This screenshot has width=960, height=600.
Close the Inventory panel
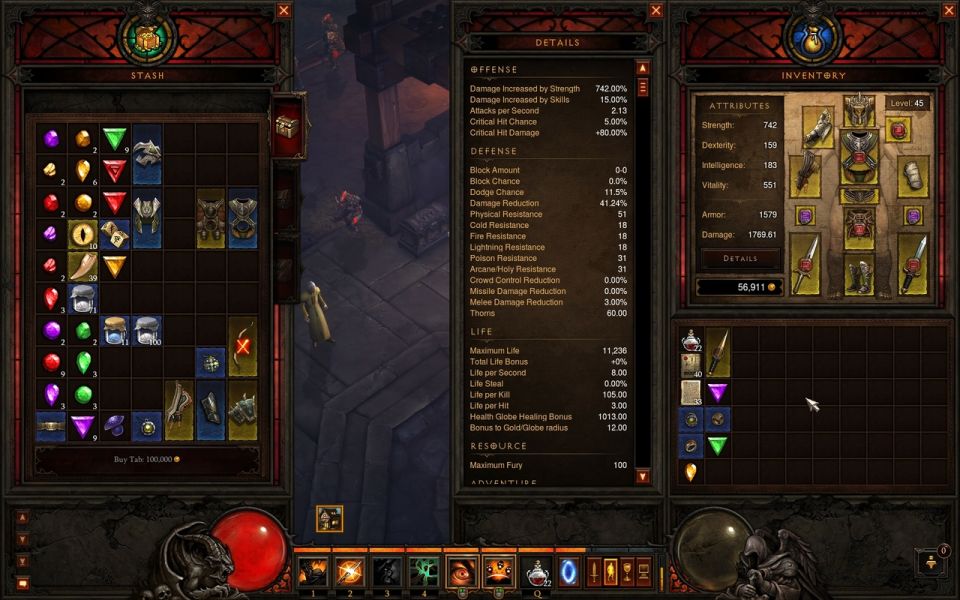tap(949, 11)
